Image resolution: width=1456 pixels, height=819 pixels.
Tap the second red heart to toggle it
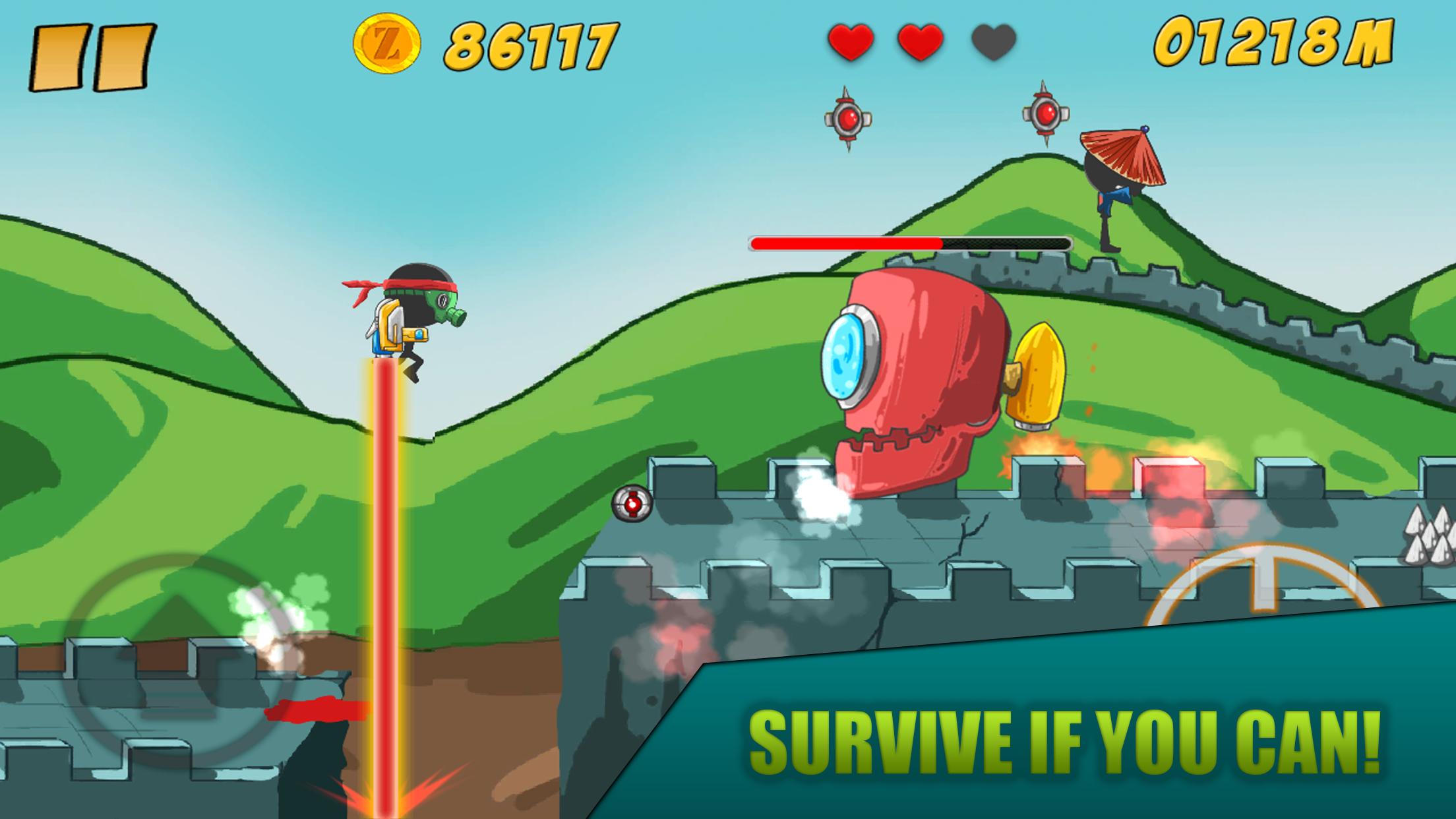click(920, 42)
